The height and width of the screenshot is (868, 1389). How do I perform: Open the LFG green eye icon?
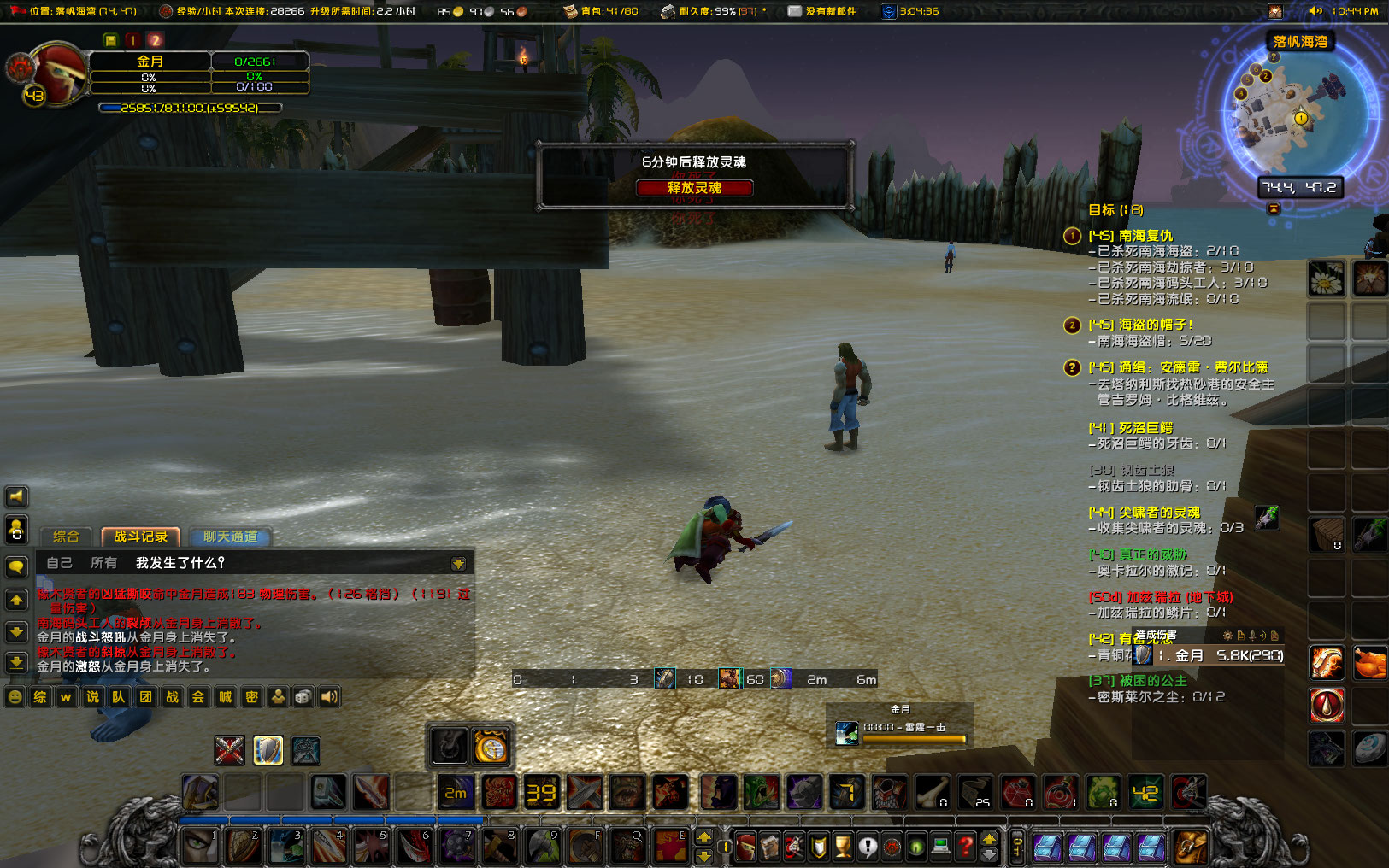(x=915, y=847)
